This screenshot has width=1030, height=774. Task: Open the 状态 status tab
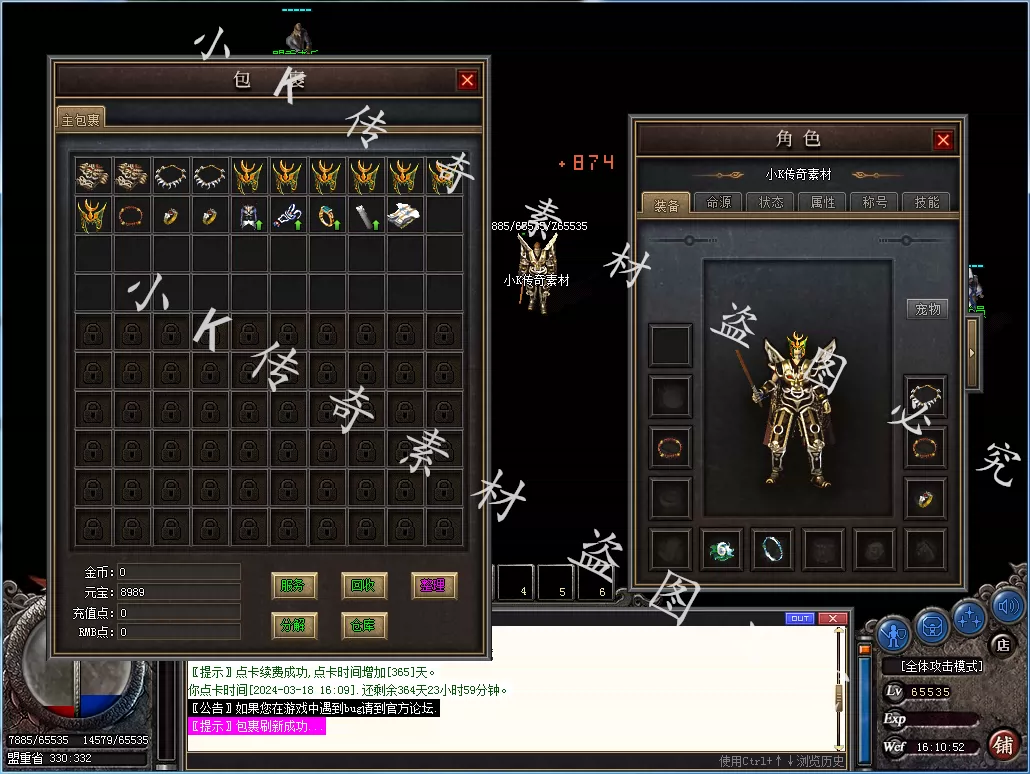point(771,203)
